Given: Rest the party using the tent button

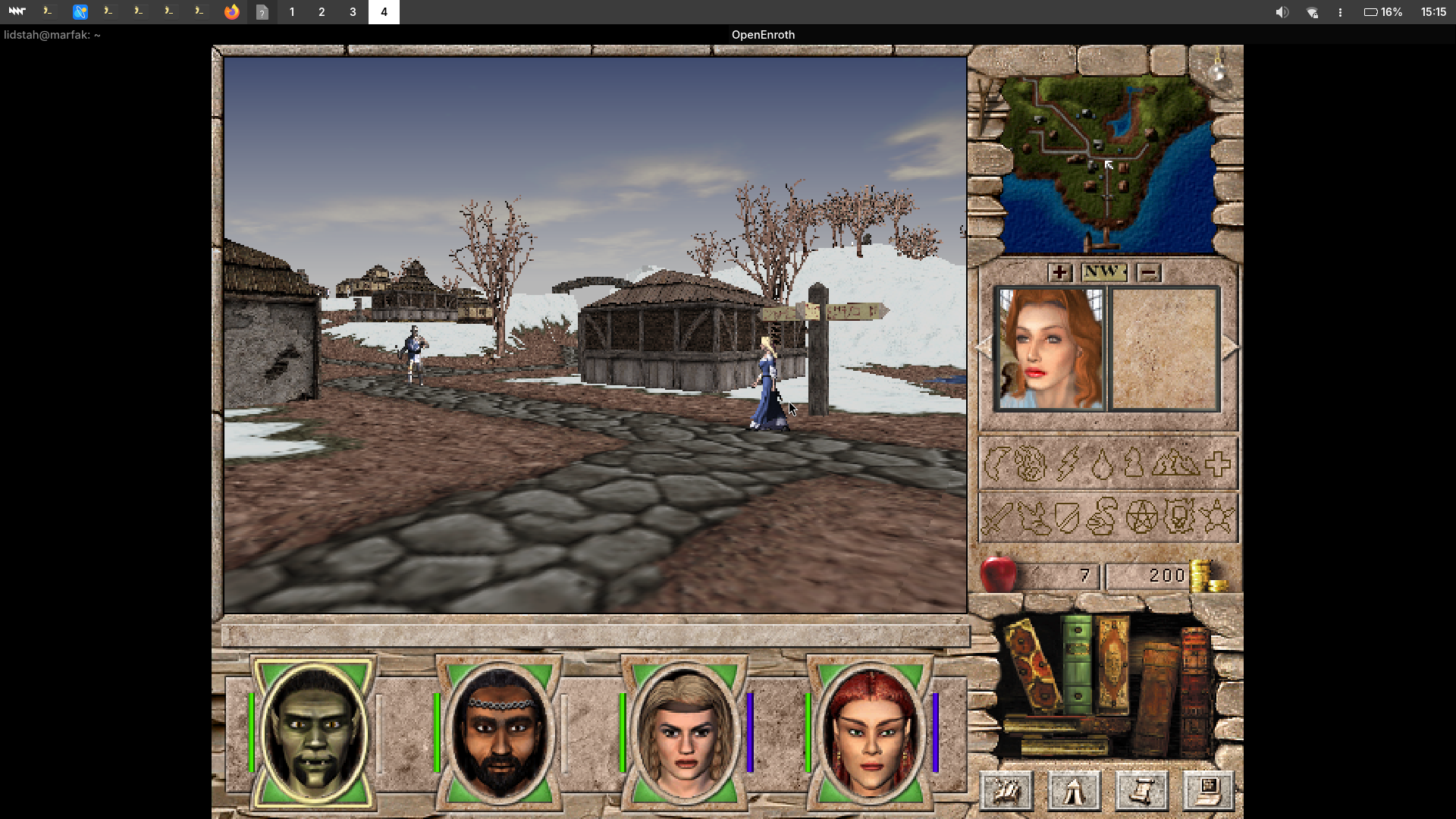Looking at the screenshot, I should point(1074,791).
